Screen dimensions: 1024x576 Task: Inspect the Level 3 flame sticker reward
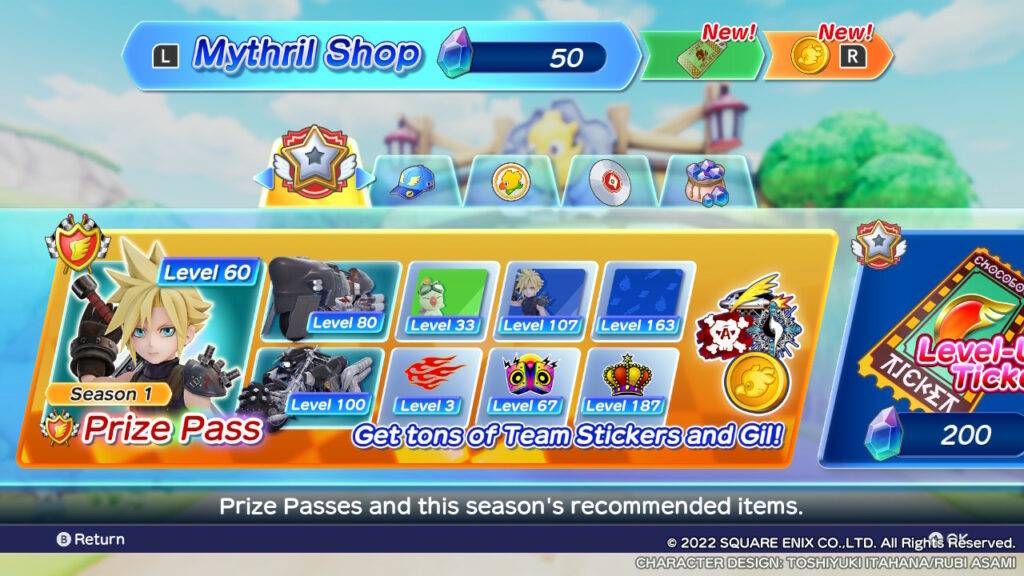pyautogui.click(x=427, y=382)
